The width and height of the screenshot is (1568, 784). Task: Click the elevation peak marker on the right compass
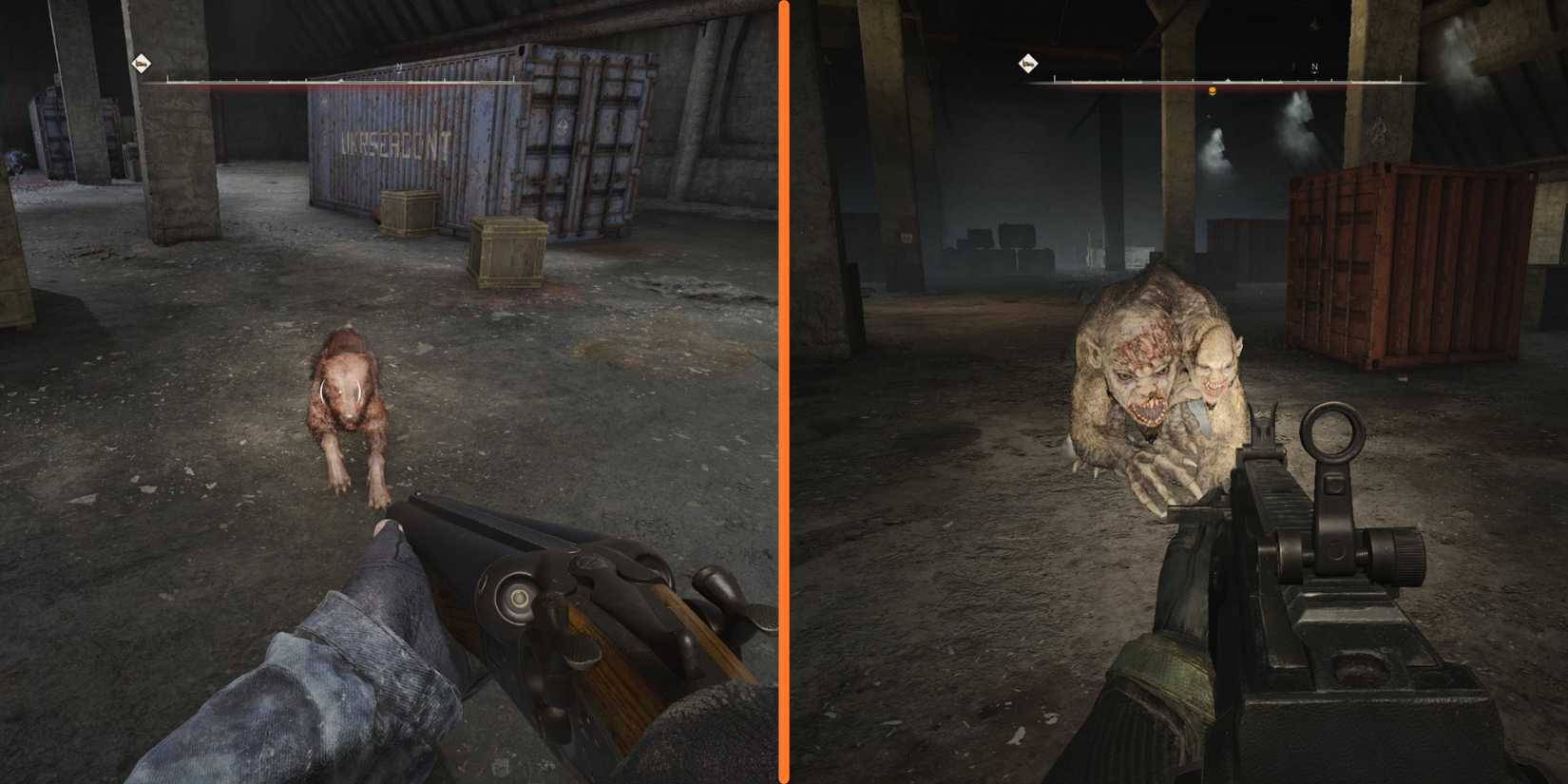click(1228, 80)
